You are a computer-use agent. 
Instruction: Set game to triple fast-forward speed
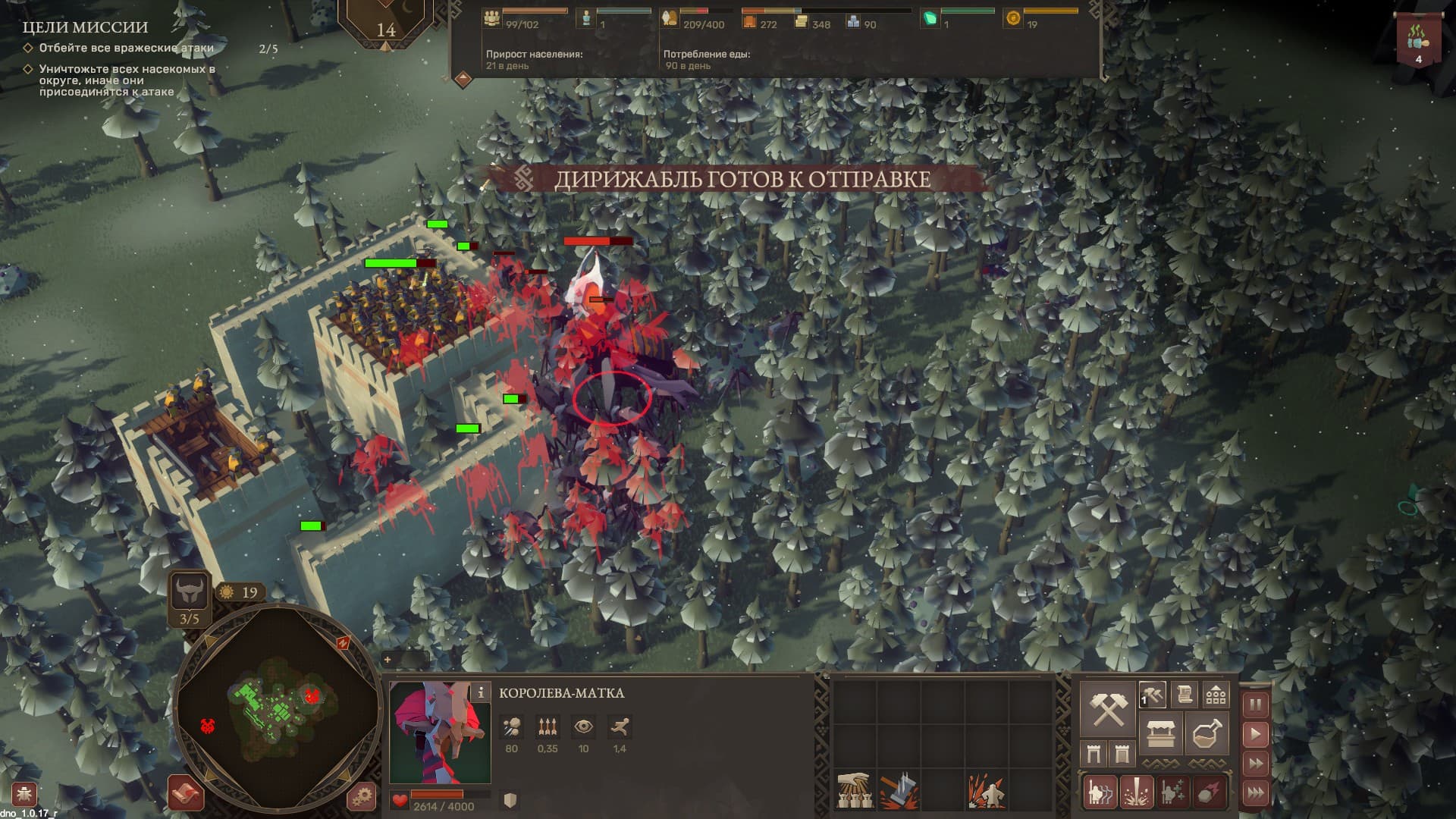[1255, 792]
